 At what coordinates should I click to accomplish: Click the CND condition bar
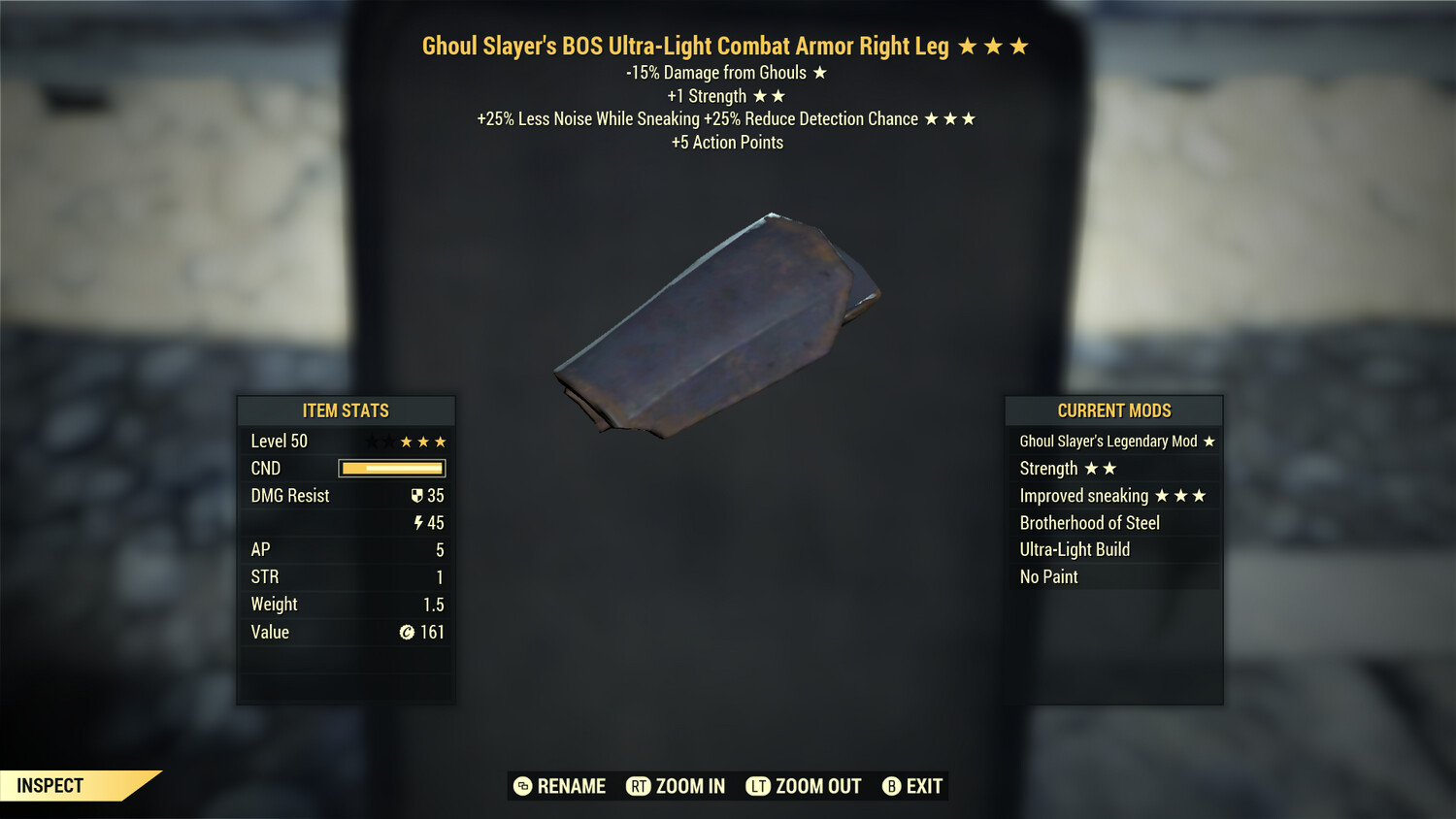click(x=391, y=468)
